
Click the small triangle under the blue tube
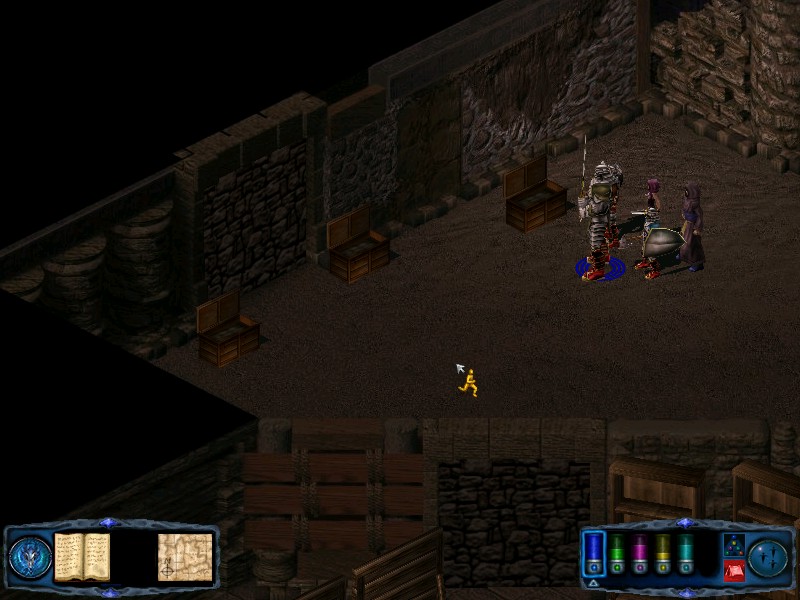point(593,582)
